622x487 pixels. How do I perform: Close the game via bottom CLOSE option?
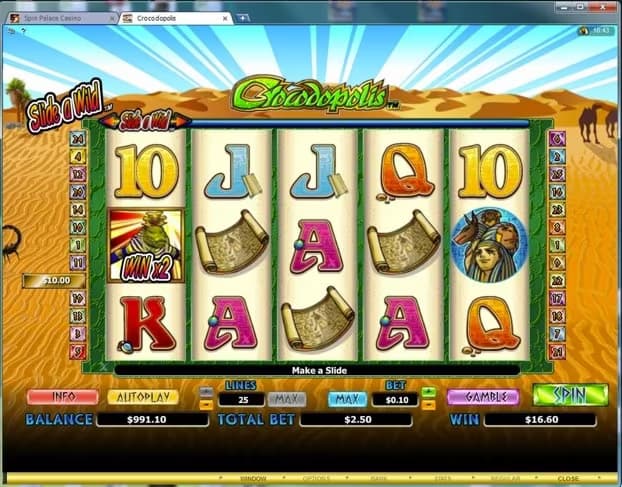click(x=568, y=479)
